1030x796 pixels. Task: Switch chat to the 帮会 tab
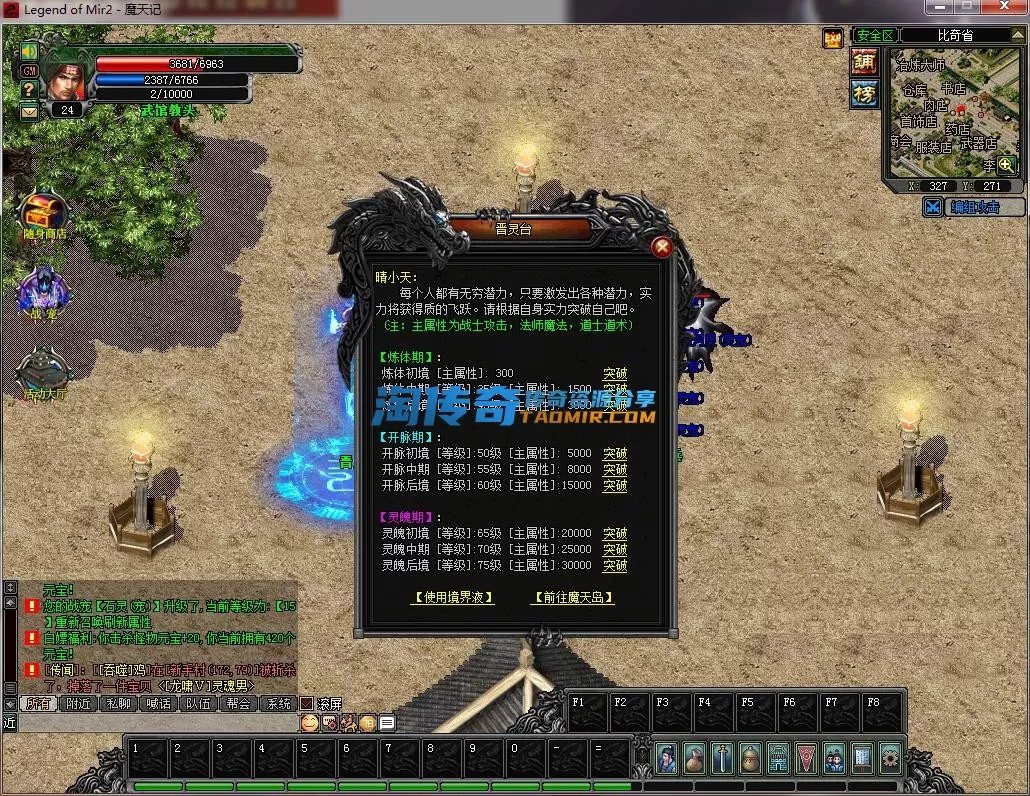click(237, 703)
